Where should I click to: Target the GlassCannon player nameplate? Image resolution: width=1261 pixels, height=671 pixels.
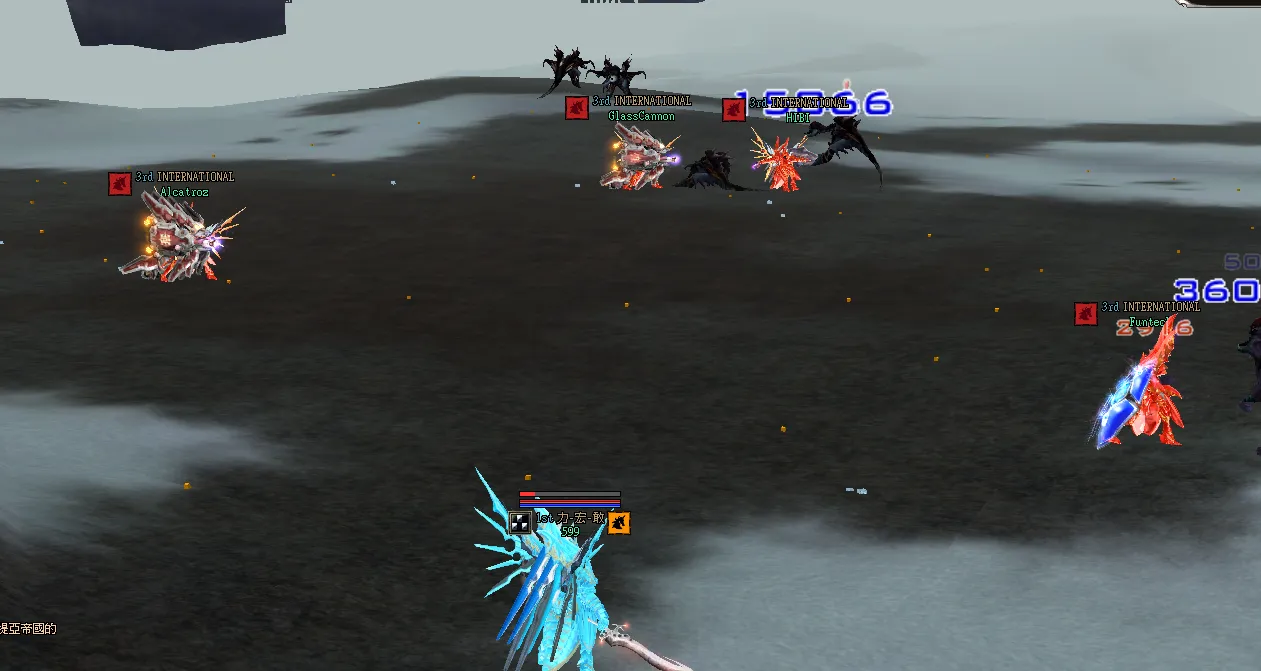[641, 116]
